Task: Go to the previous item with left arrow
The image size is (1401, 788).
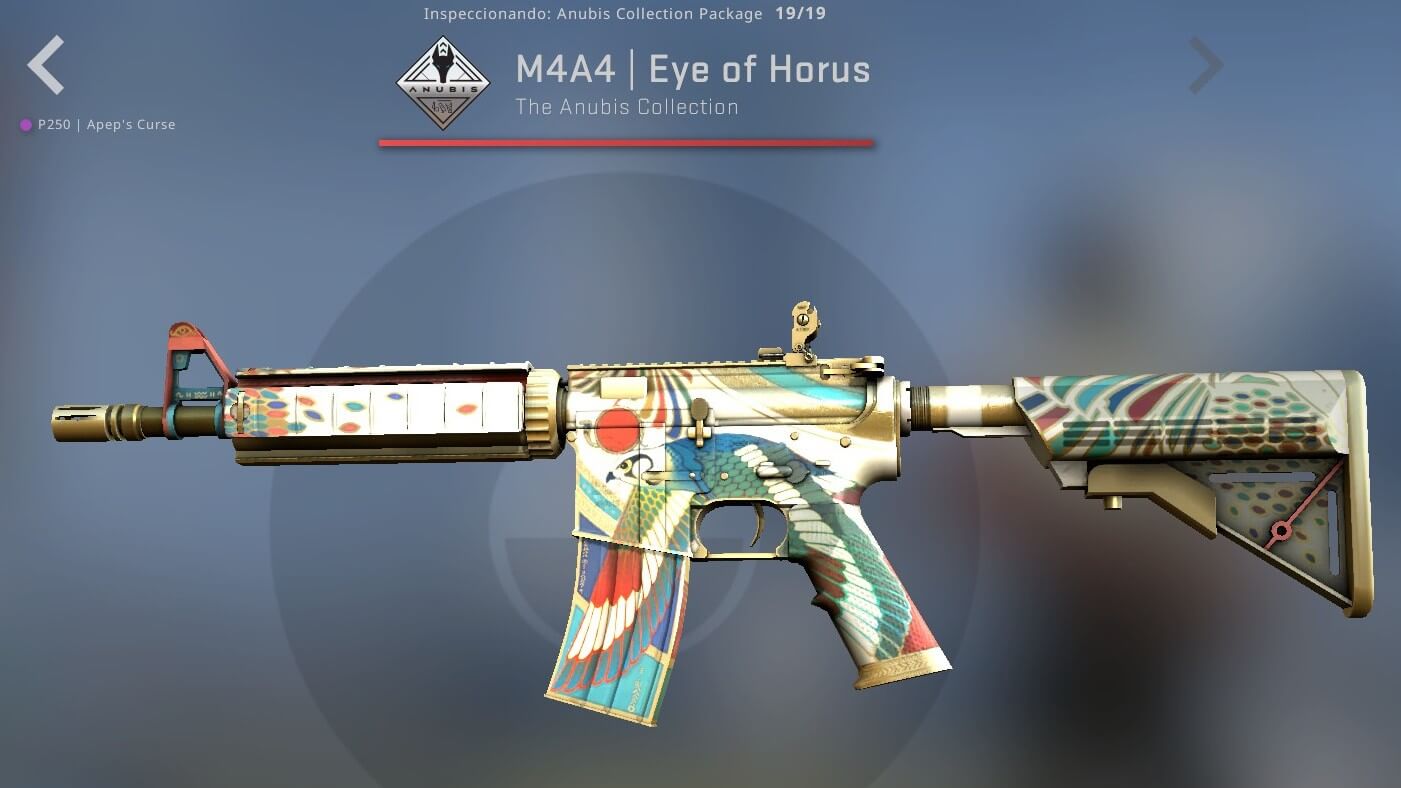Action: 46,65
